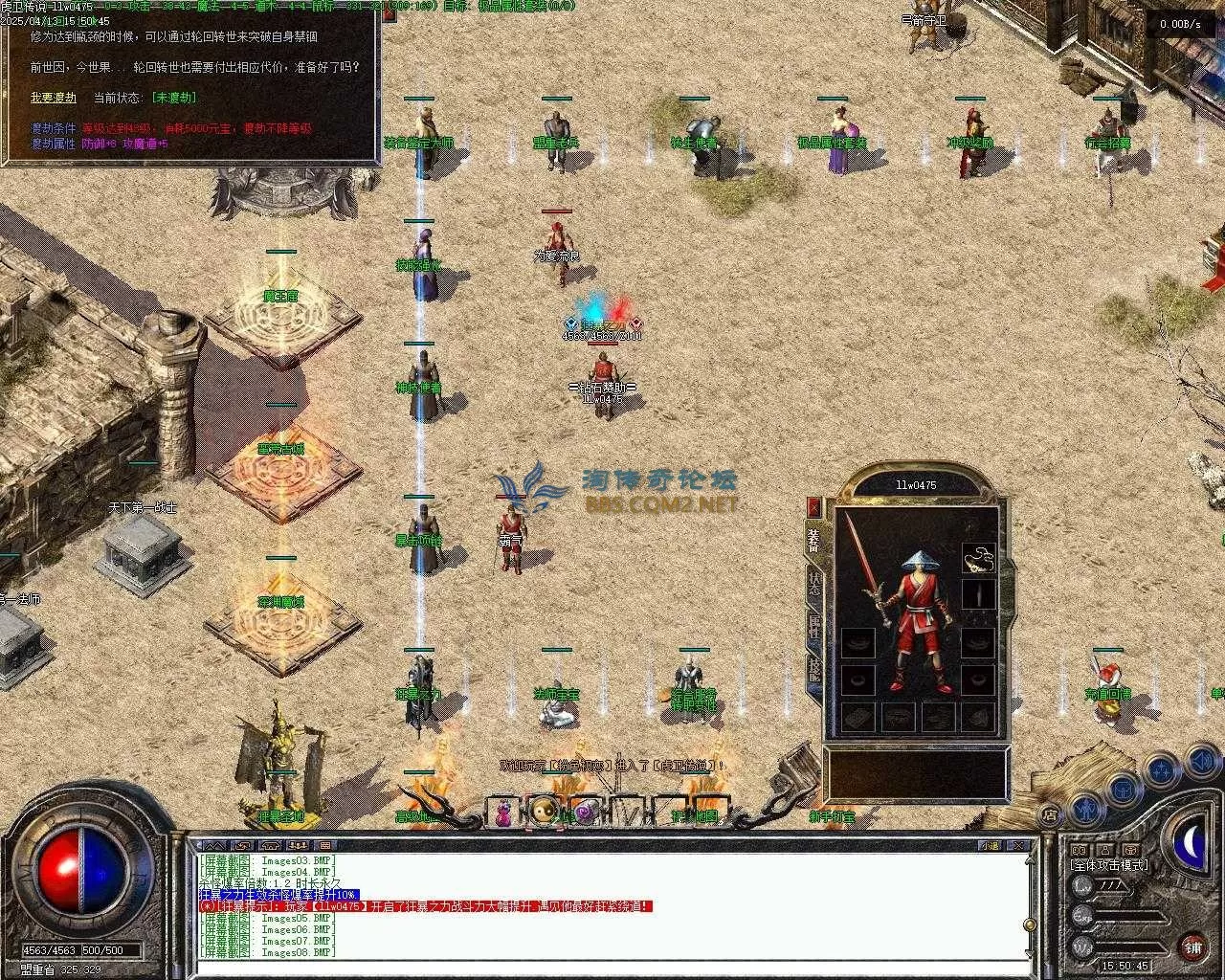Click the 小退 logout button
The image size is (1225, 980).
pyautogui.click(x=989, y=846)
